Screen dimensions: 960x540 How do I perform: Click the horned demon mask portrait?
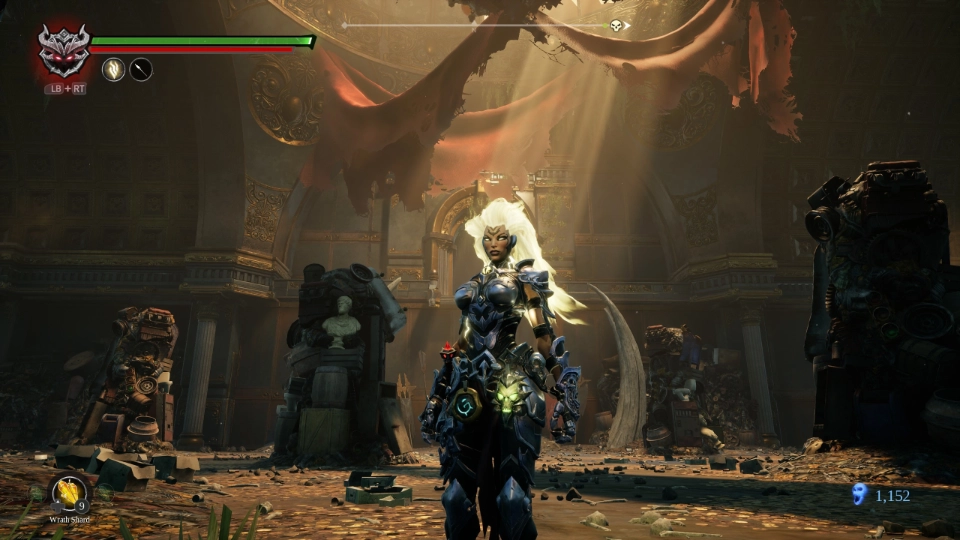click(63, 50)
